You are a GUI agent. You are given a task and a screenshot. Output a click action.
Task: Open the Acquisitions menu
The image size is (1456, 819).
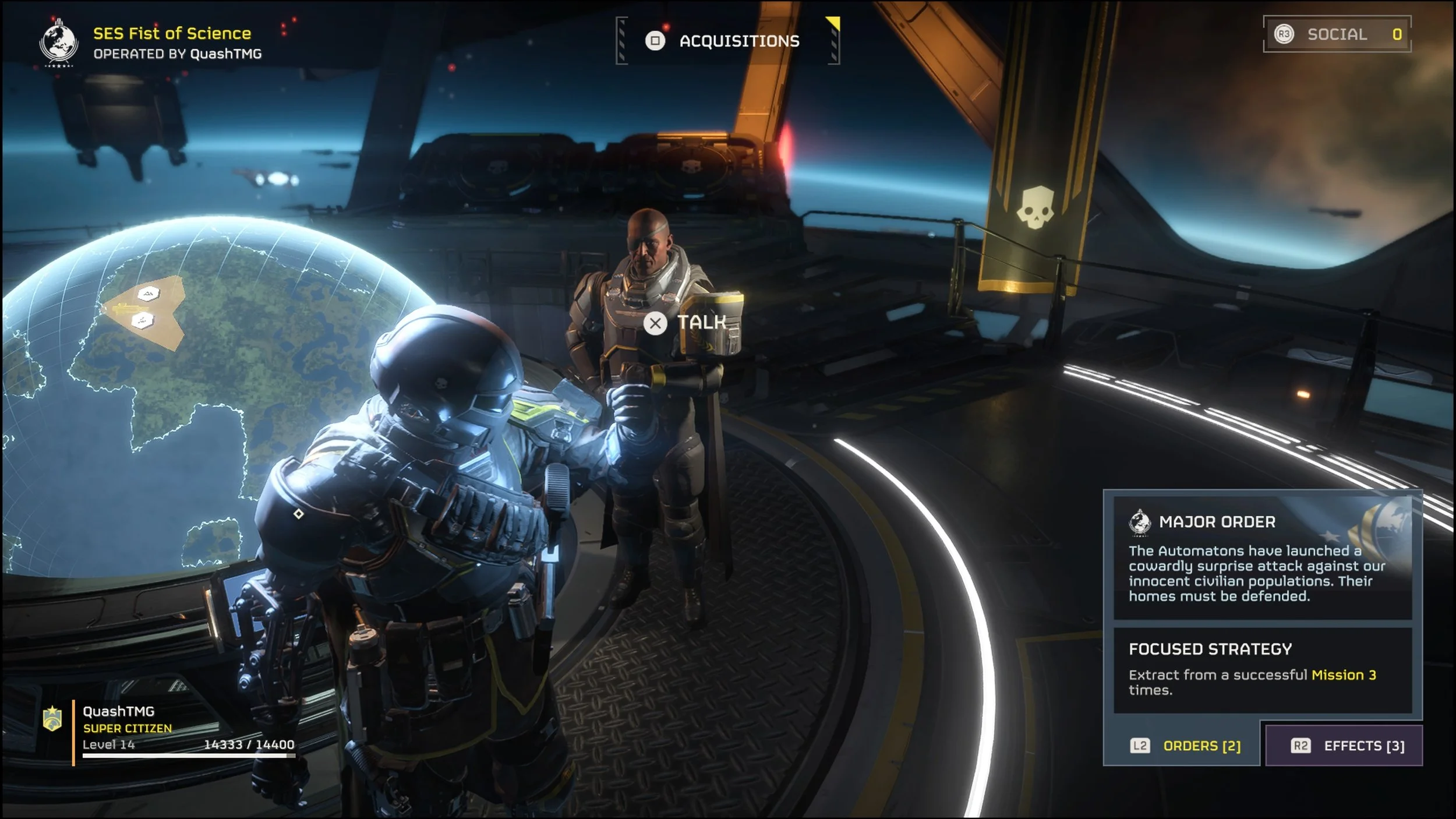(727, 41)
